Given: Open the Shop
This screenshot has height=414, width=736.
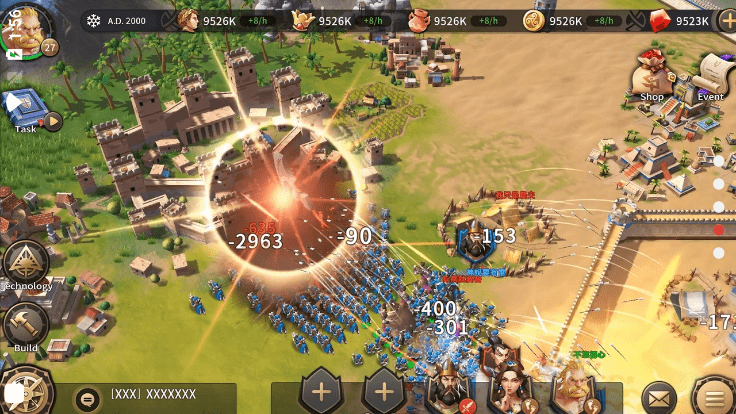Looking at the screenshot, I should tap(652, 75).
